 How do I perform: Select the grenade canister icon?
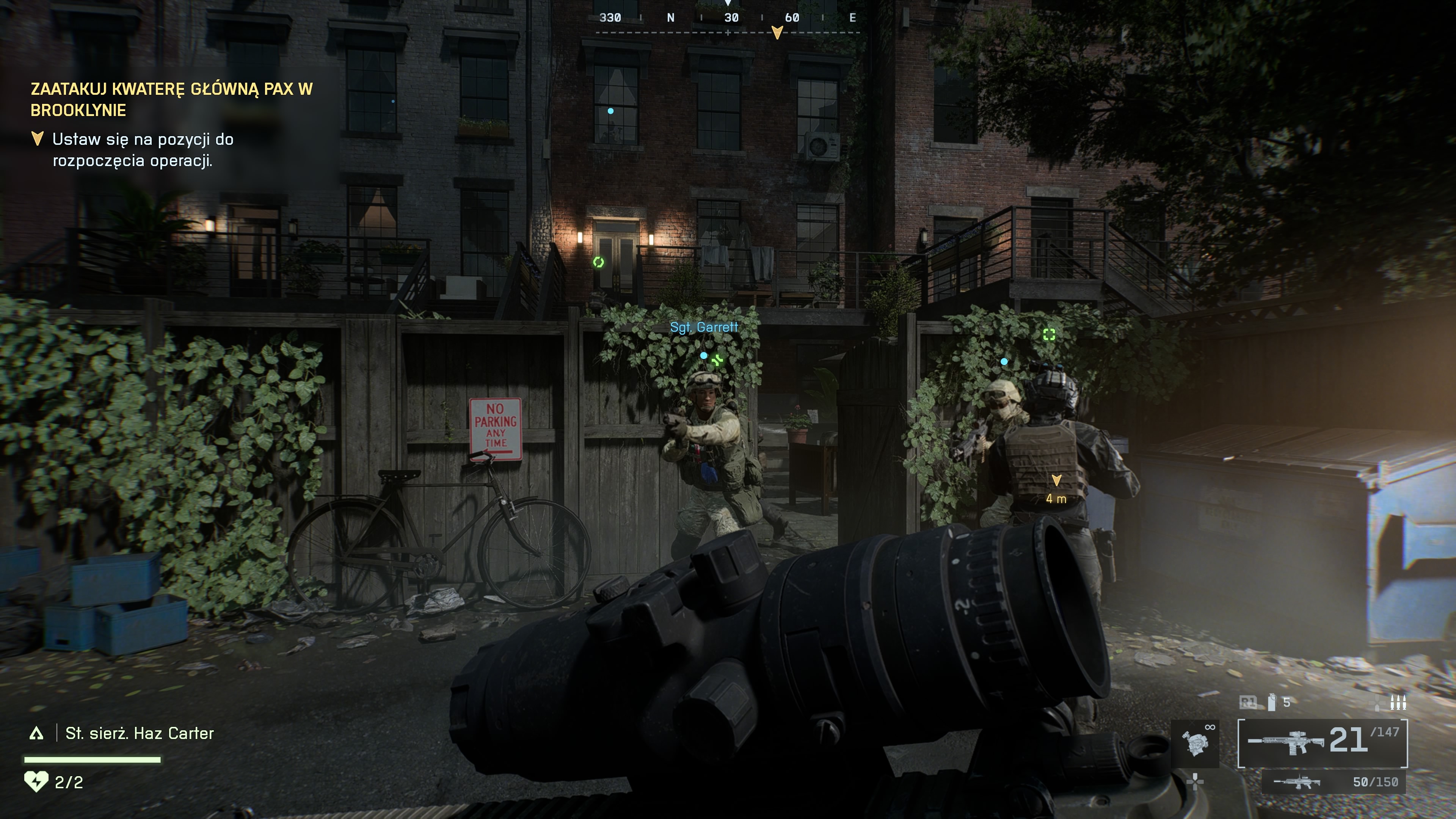pyautogui.click(x=1272, y=702)
